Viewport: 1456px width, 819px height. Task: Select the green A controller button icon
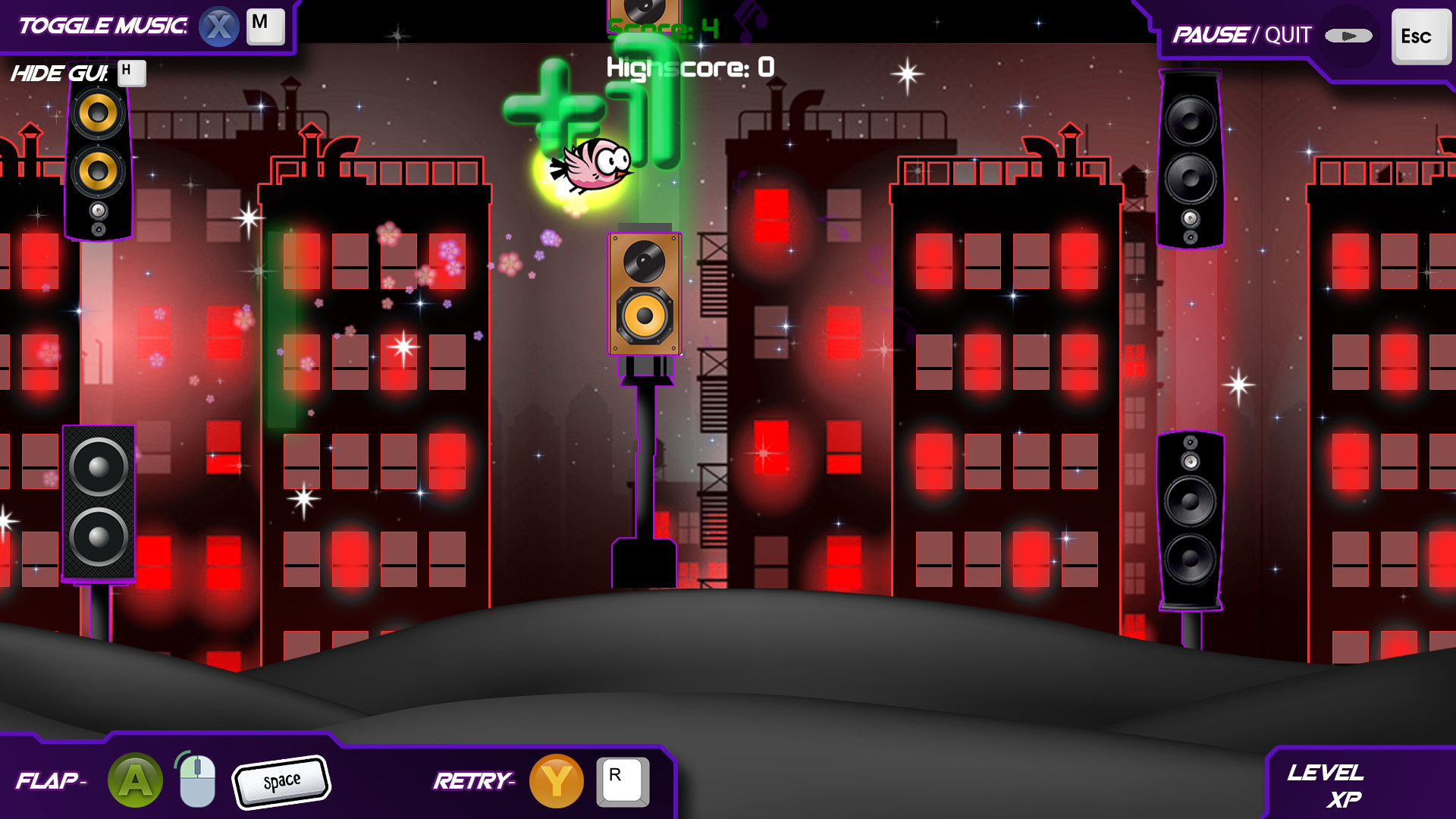(x=135, y=780)
